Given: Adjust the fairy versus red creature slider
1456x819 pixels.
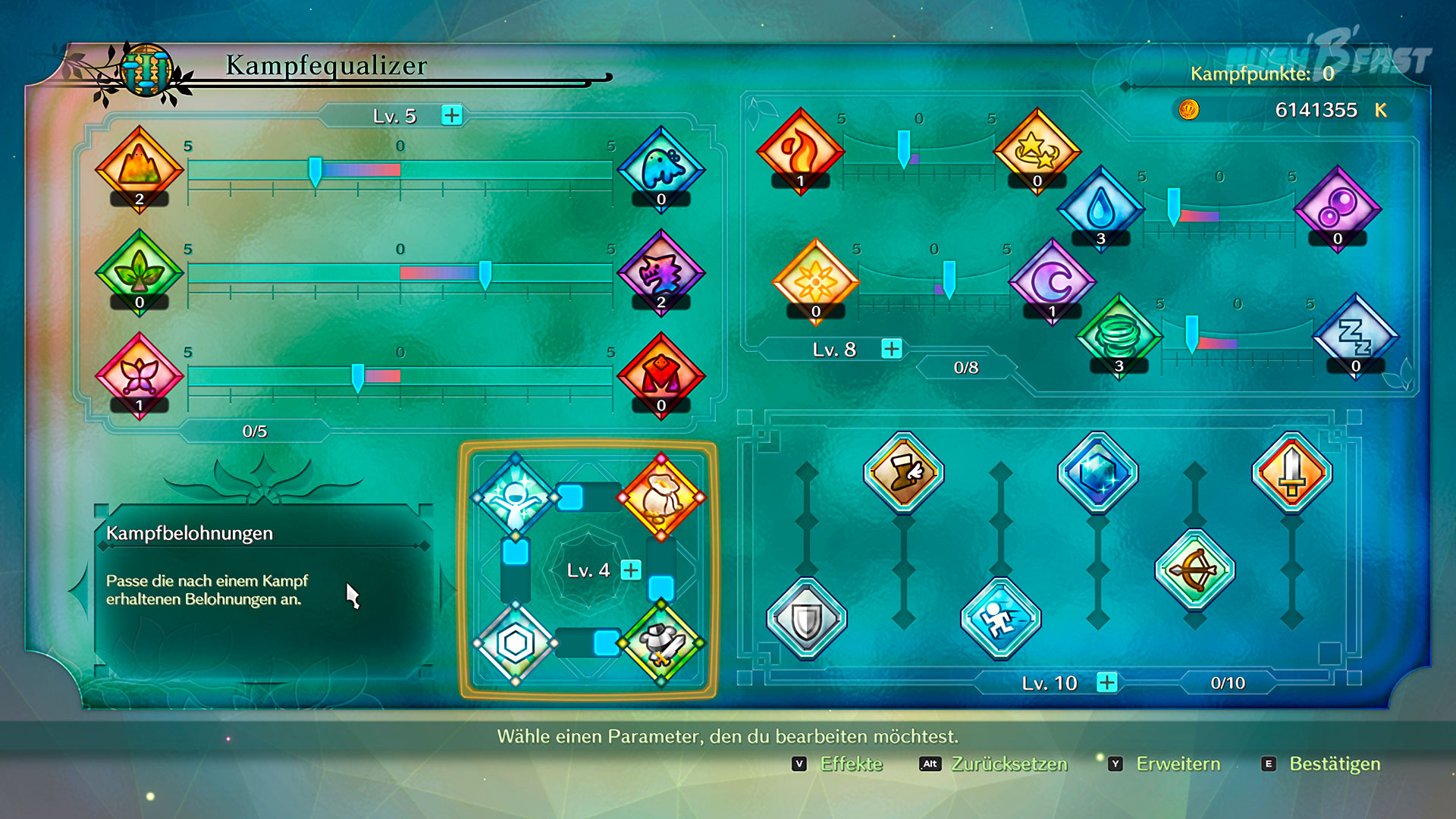Looking at the screenshot, I should pyautogui.click(x=358, y=376).
